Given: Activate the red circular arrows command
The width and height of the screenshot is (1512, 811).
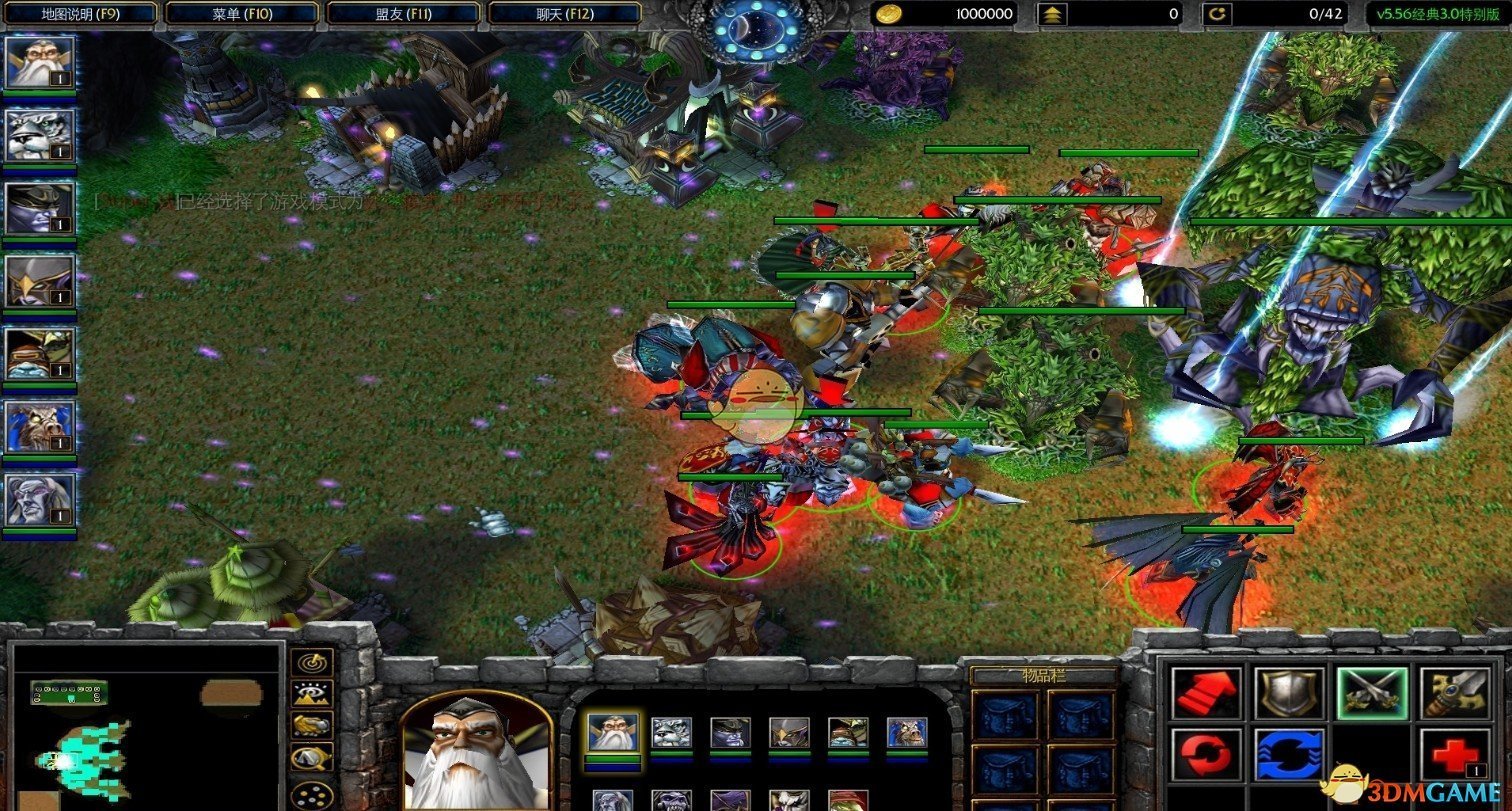Looking at the screenshot, I should pyautogui.click(x=1208, y=755).
